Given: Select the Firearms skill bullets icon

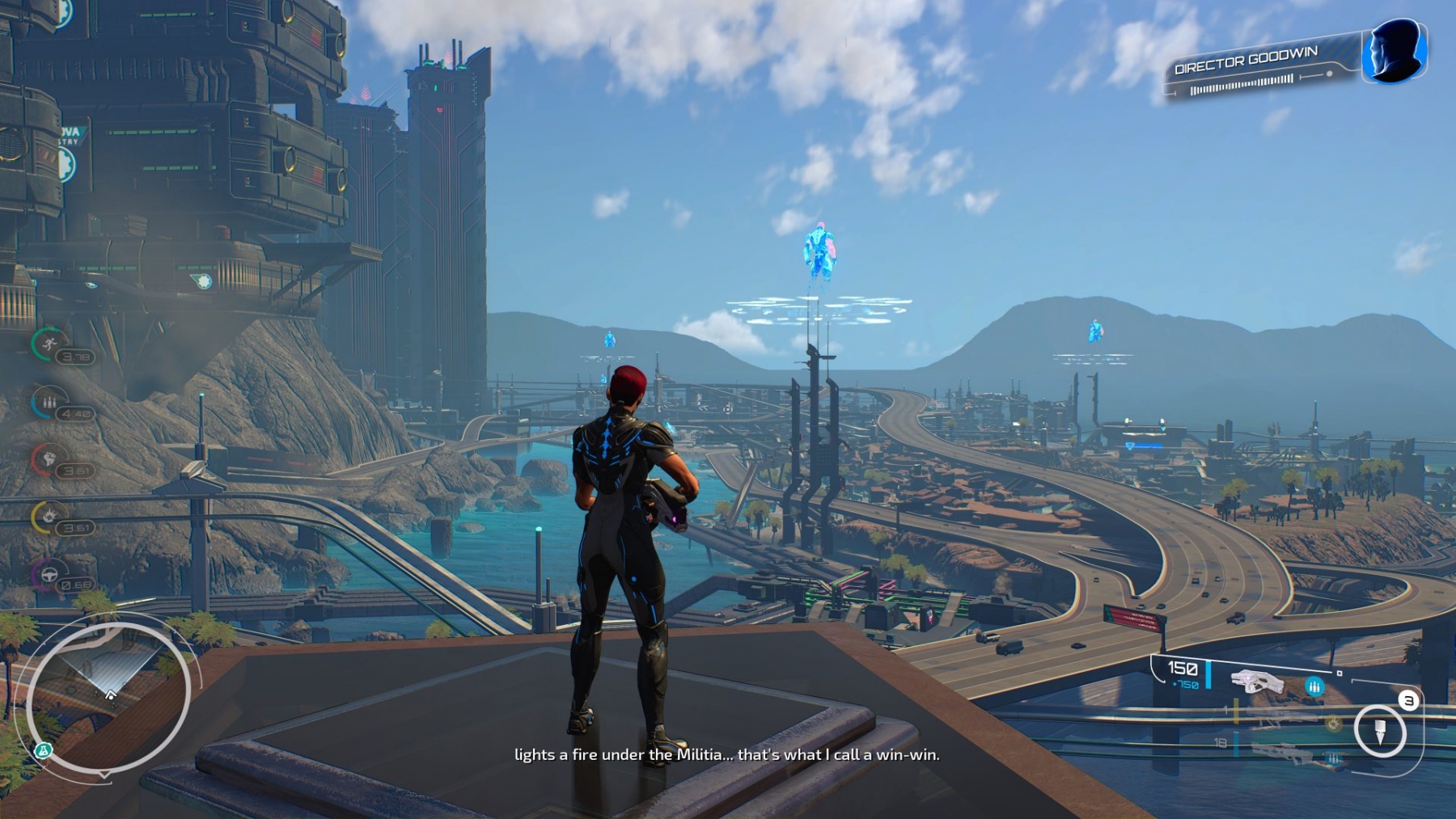Looking at the screenshot, I should point(49,402).
